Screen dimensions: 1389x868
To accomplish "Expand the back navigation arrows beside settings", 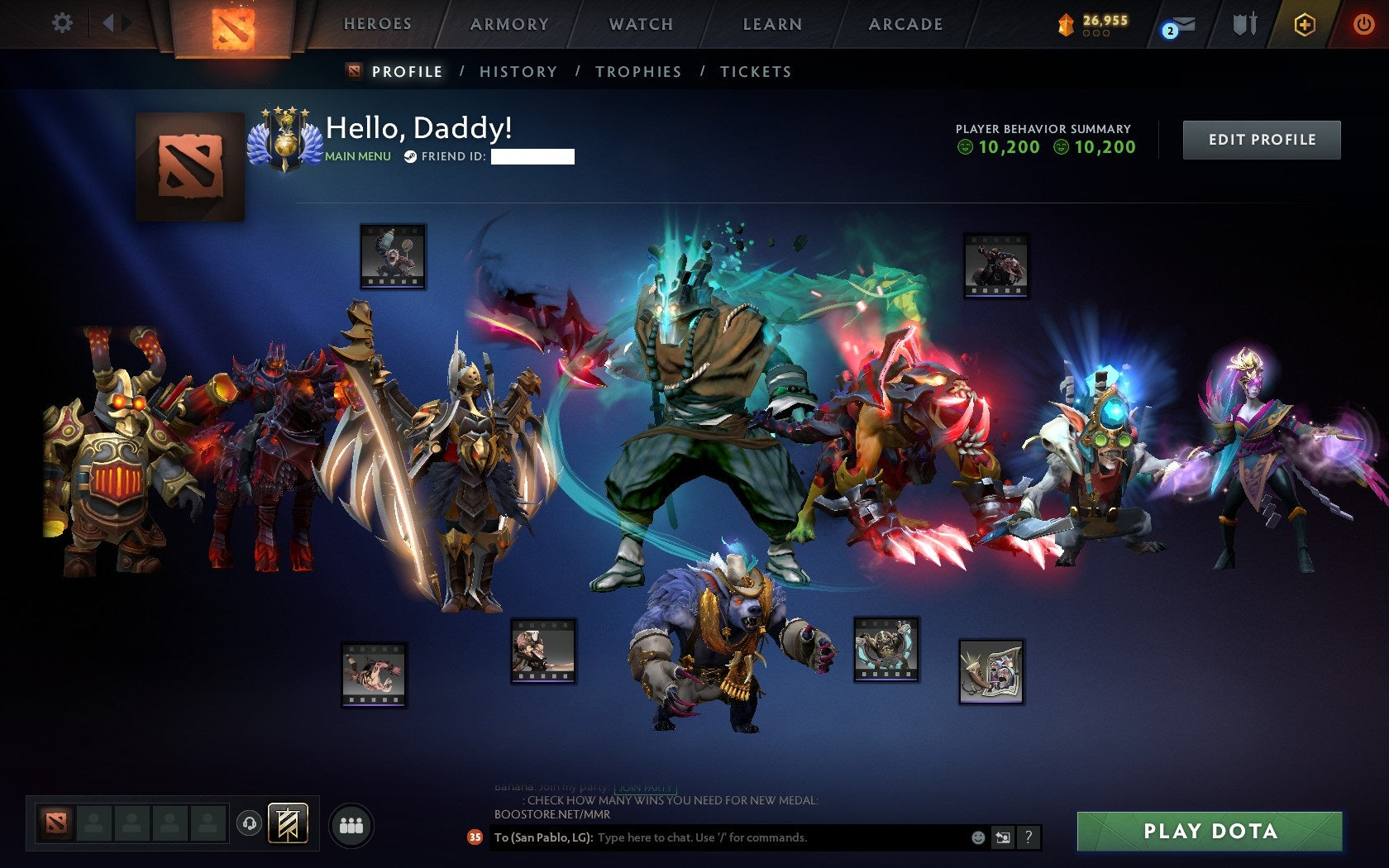I will [x=114, y=23].
